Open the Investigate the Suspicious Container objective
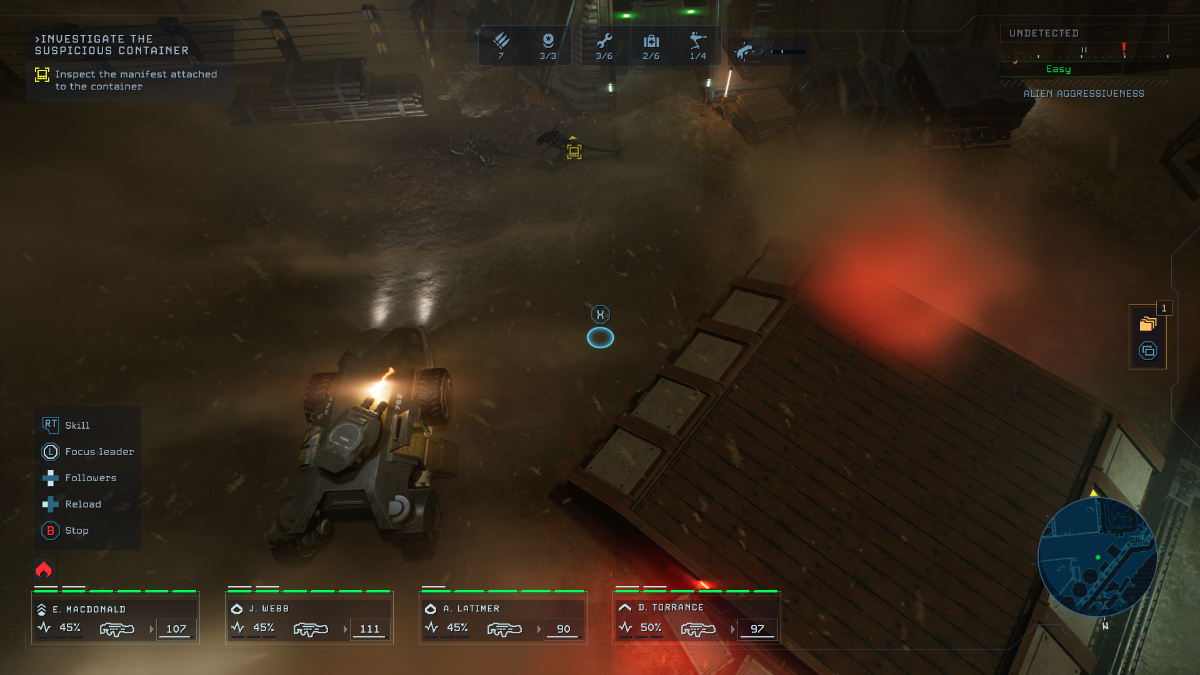The image size is (1200, 675). click(112, 45)
